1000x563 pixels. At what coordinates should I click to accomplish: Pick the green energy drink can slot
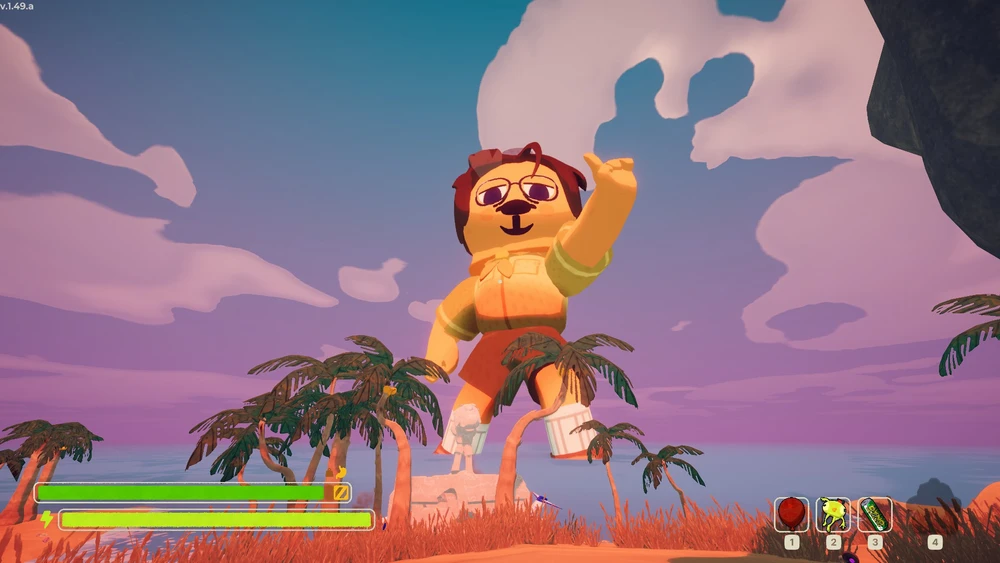[875, 514]
